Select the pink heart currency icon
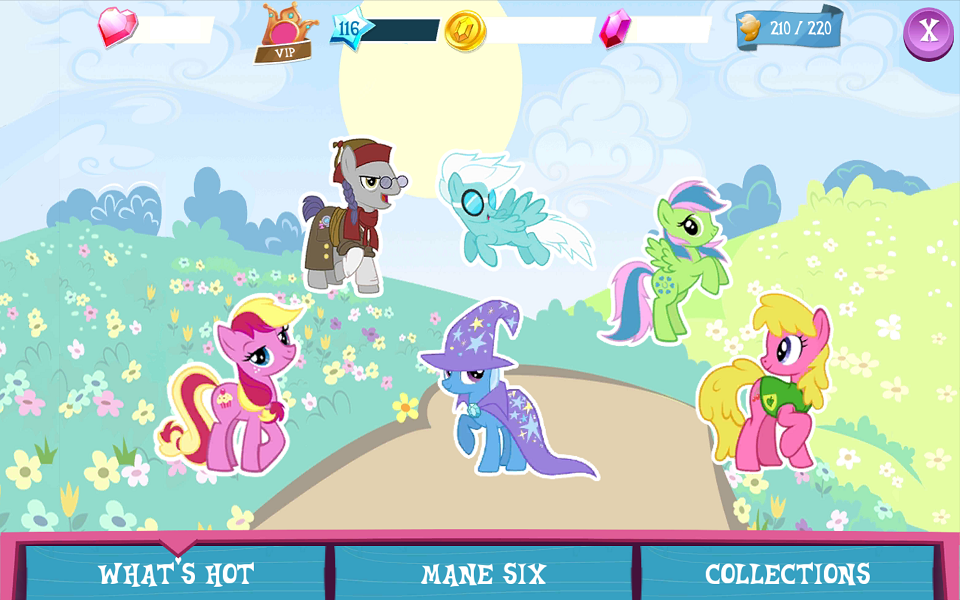960x600 pixels. (x=117, y=28)
